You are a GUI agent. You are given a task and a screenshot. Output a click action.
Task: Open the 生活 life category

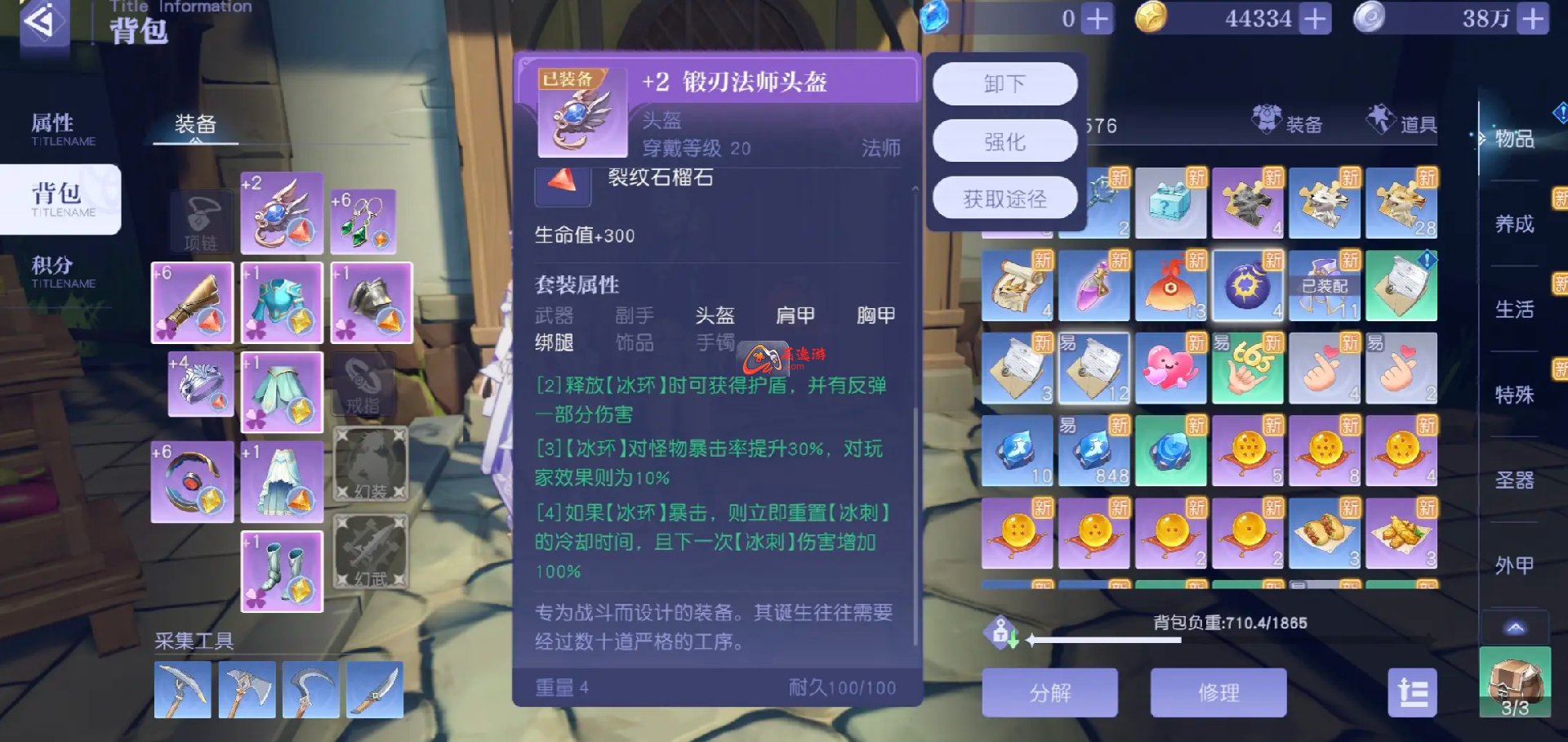pos(1514,309)
